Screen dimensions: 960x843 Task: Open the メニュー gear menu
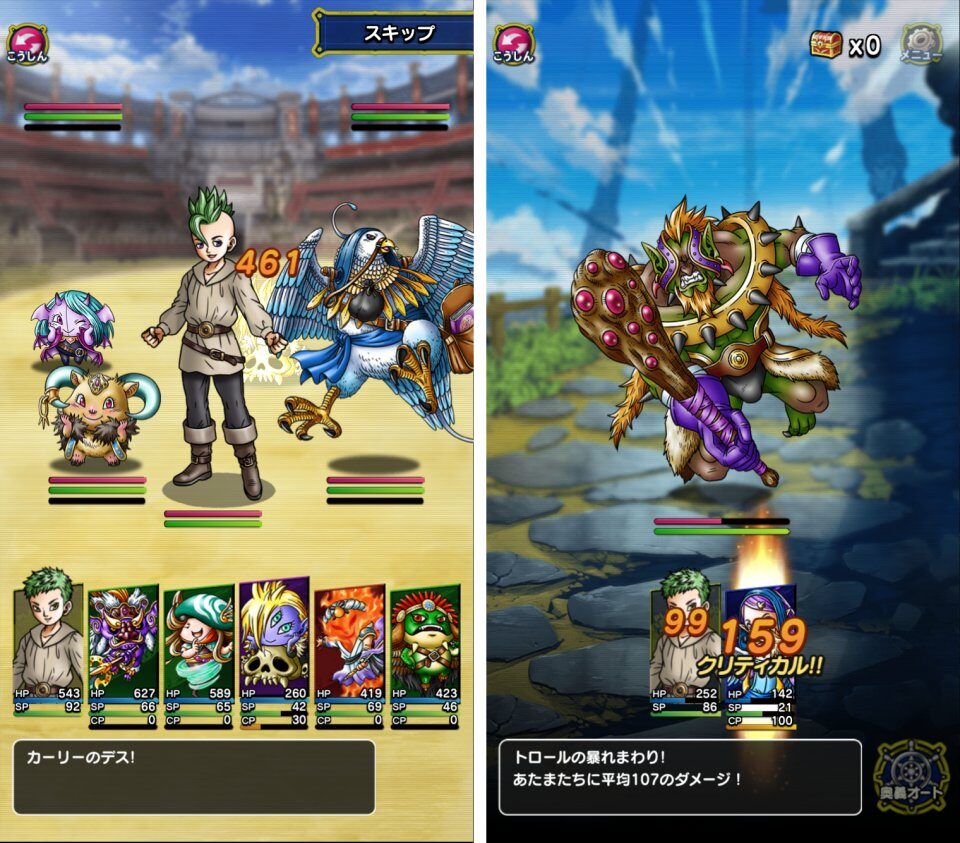point(921,44)
